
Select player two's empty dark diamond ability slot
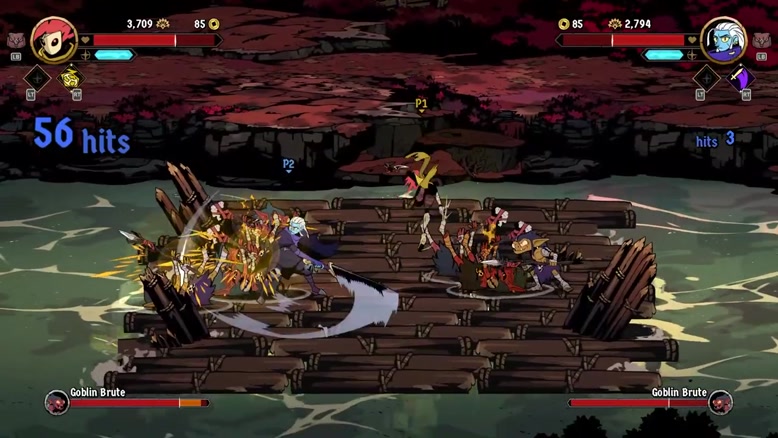pyautogui.click(x=706, y=77)
